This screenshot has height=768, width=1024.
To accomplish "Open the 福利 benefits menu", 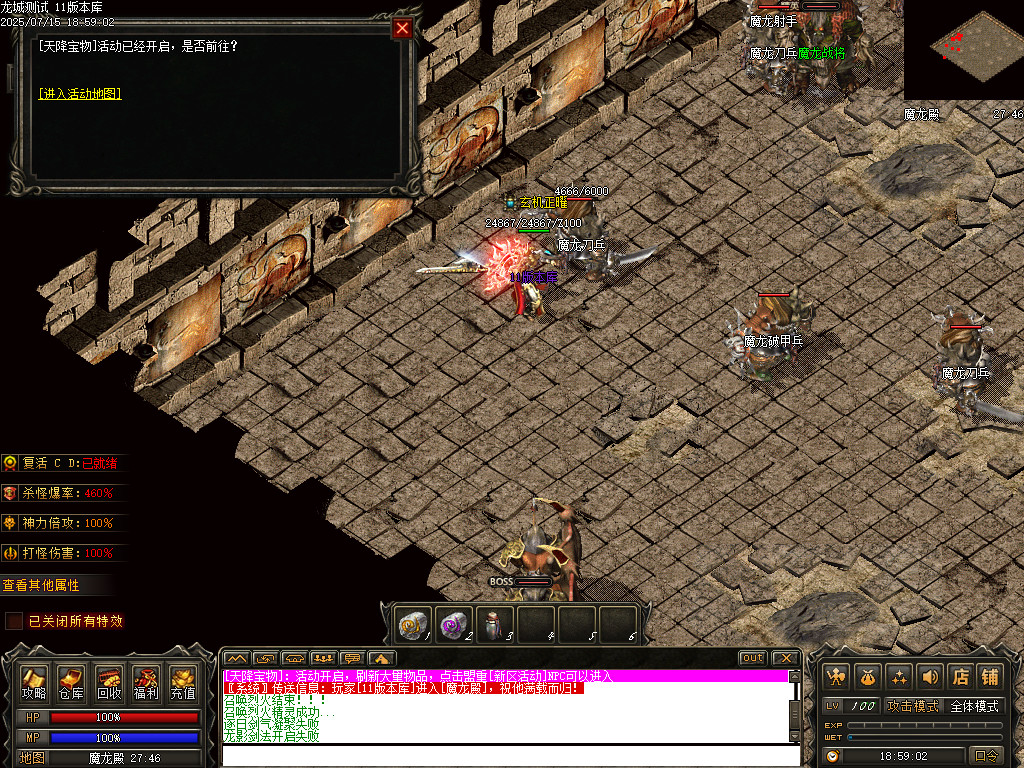I will coord(146,682).
